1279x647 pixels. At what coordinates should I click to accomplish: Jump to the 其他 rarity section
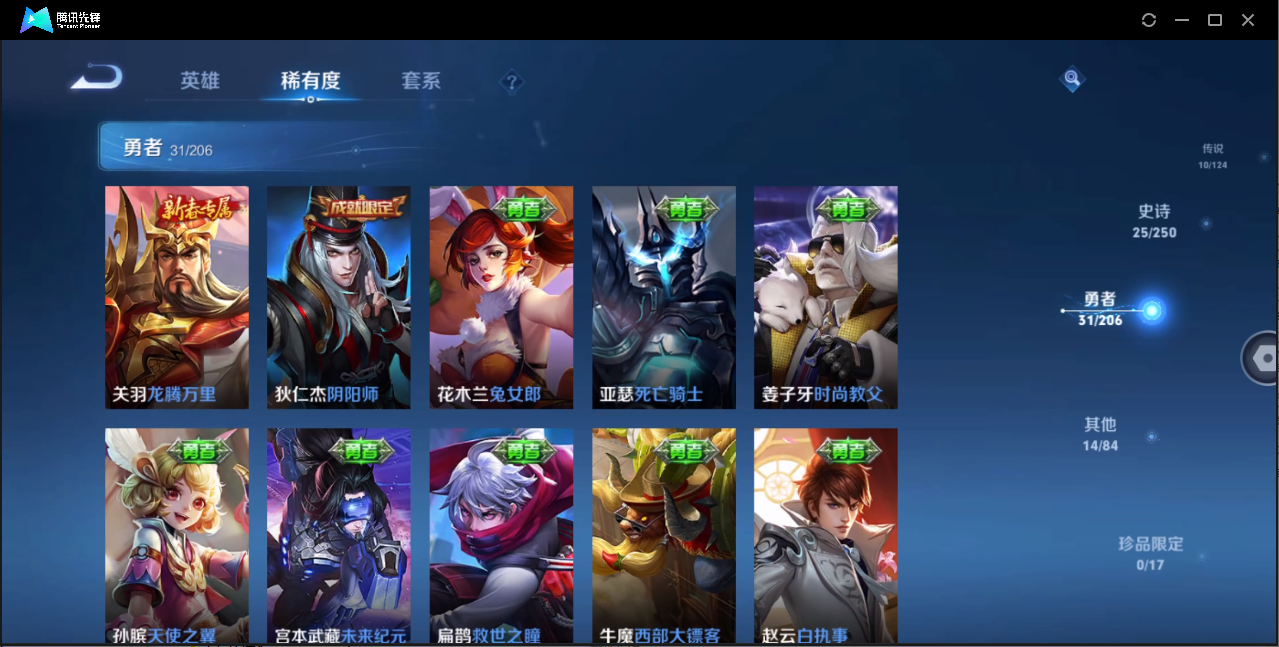(1100, 433)
